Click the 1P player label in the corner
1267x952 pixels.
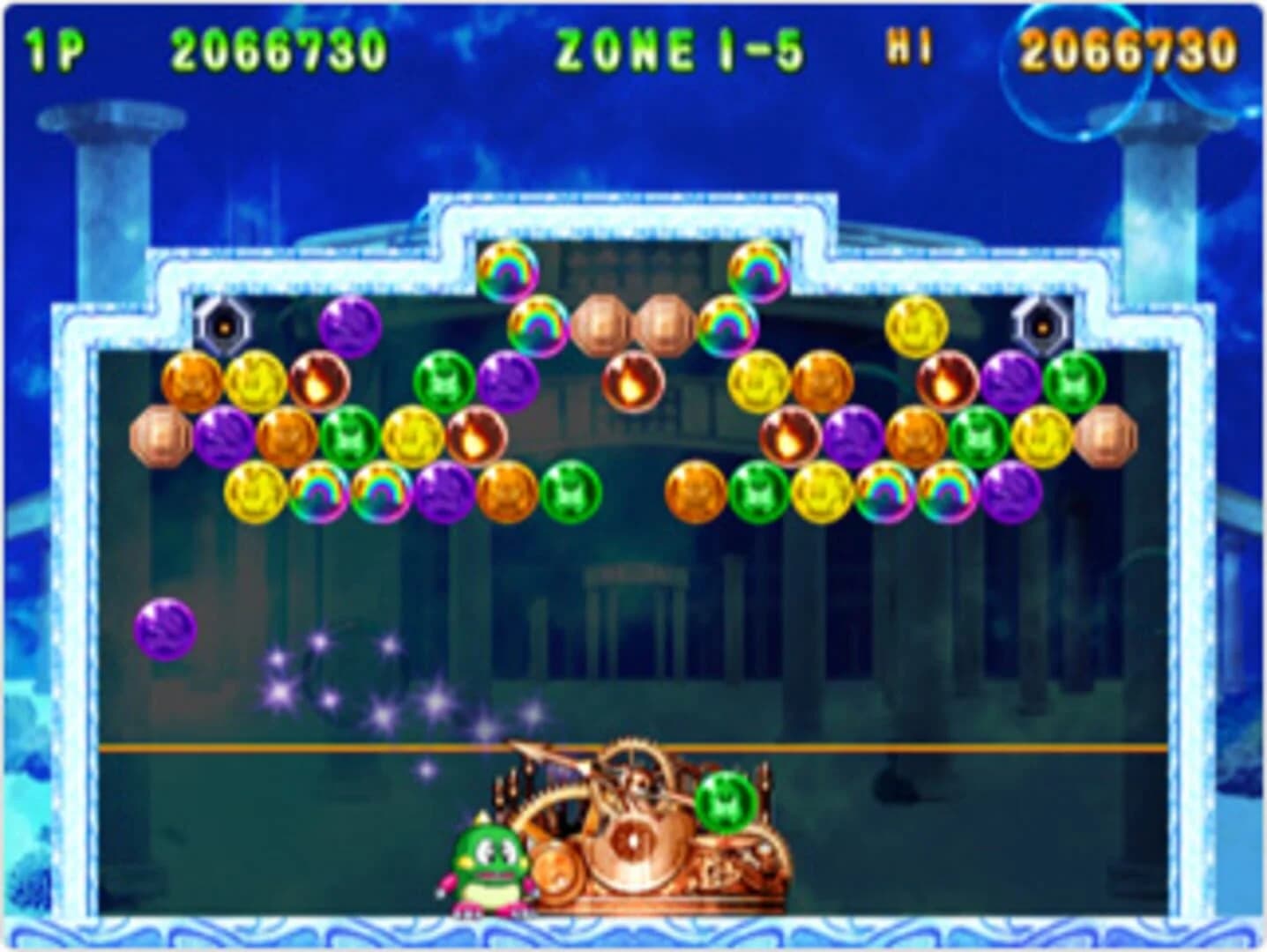(55, 48)
